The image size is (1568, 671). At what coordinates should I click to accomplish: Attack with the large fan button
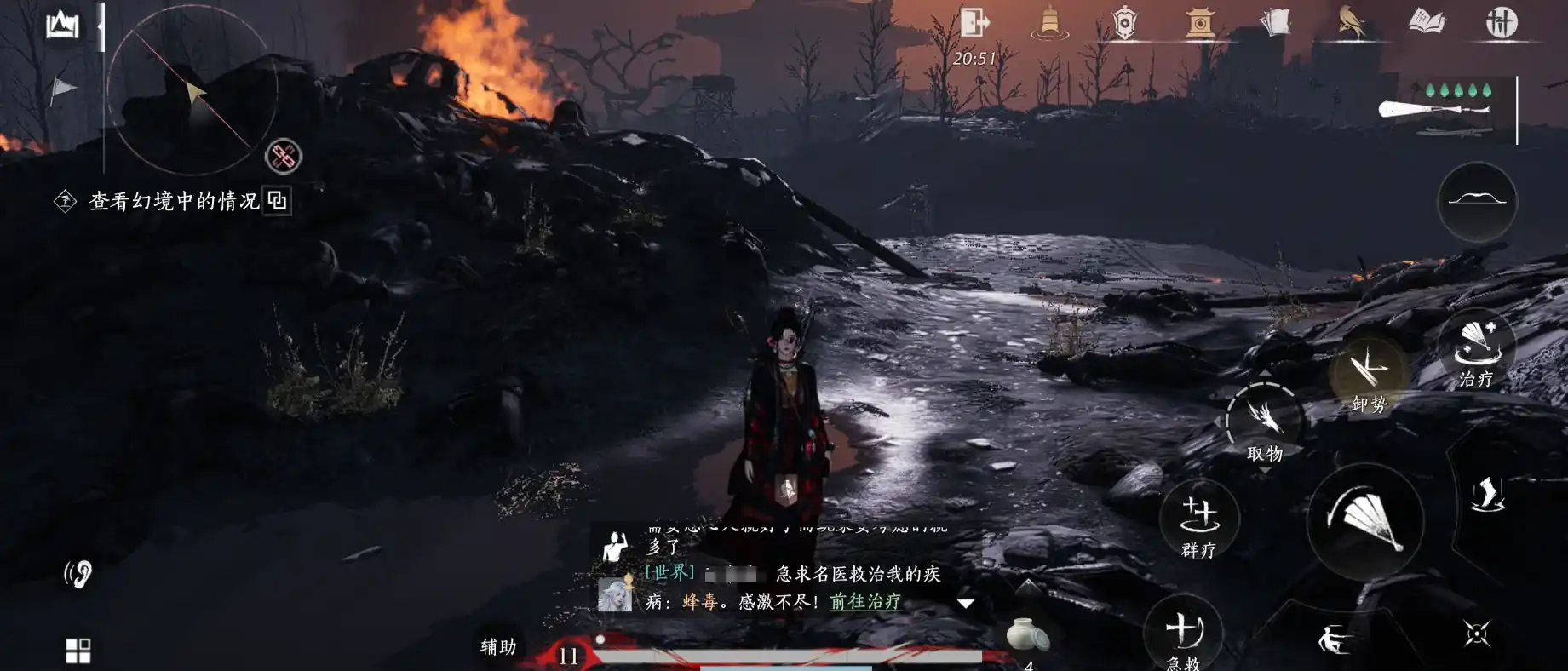point(1365,521)
